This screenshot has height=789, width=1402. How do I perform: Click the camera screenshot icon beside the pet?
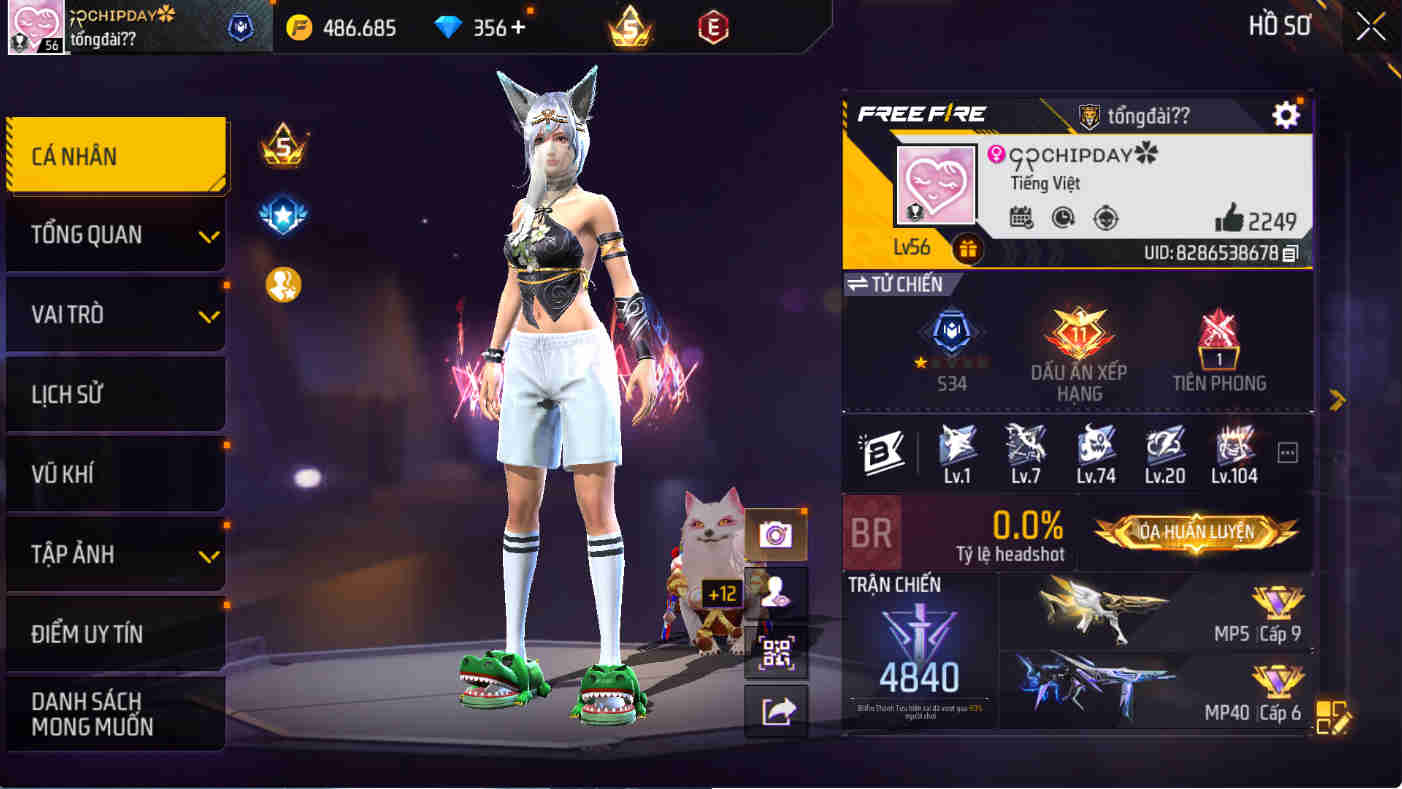[775, 533]
